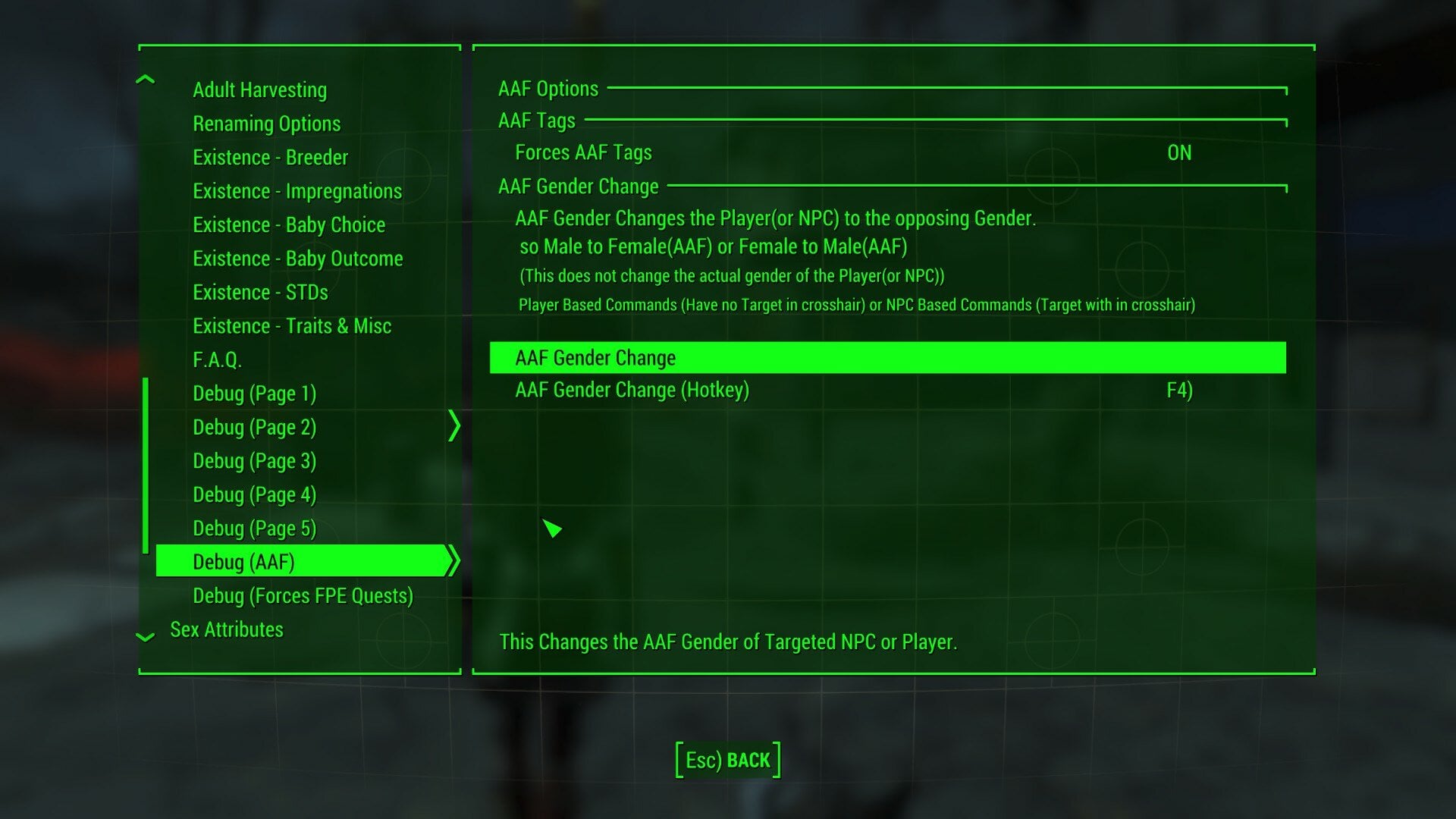Switch to Debug (Page 1)
Image resolution: width=1456 pixels, height=819 pixels.
pos(254,394)
